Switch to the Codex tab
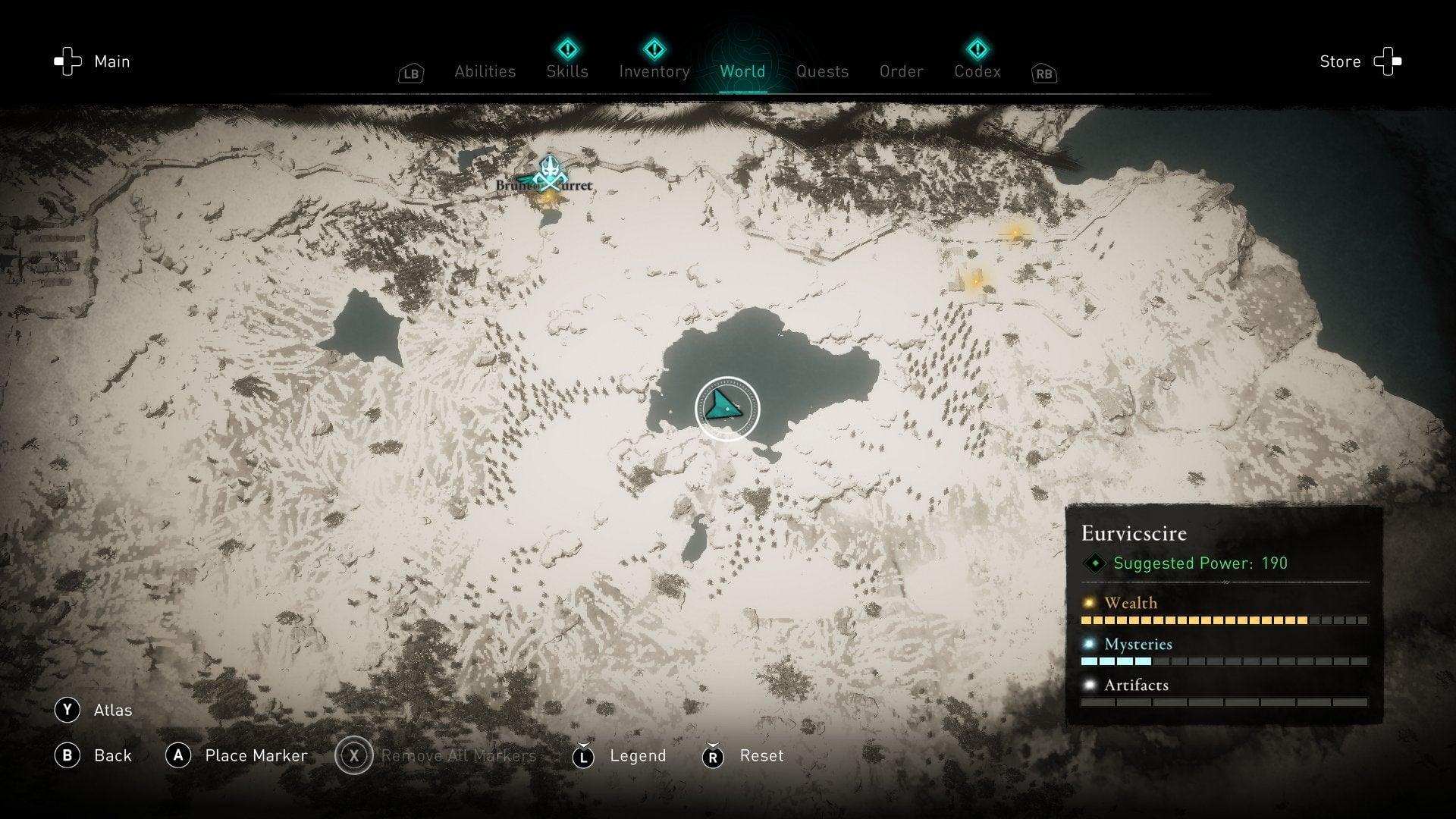The width and height of the screenshot is (1456, 819). coord(977,71)
